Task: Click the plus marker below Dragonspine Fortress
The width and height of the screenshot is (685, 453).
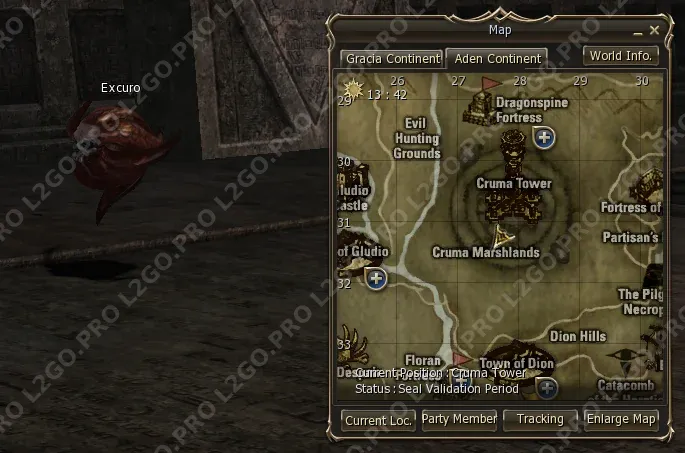Action: [x=544, y=138]
